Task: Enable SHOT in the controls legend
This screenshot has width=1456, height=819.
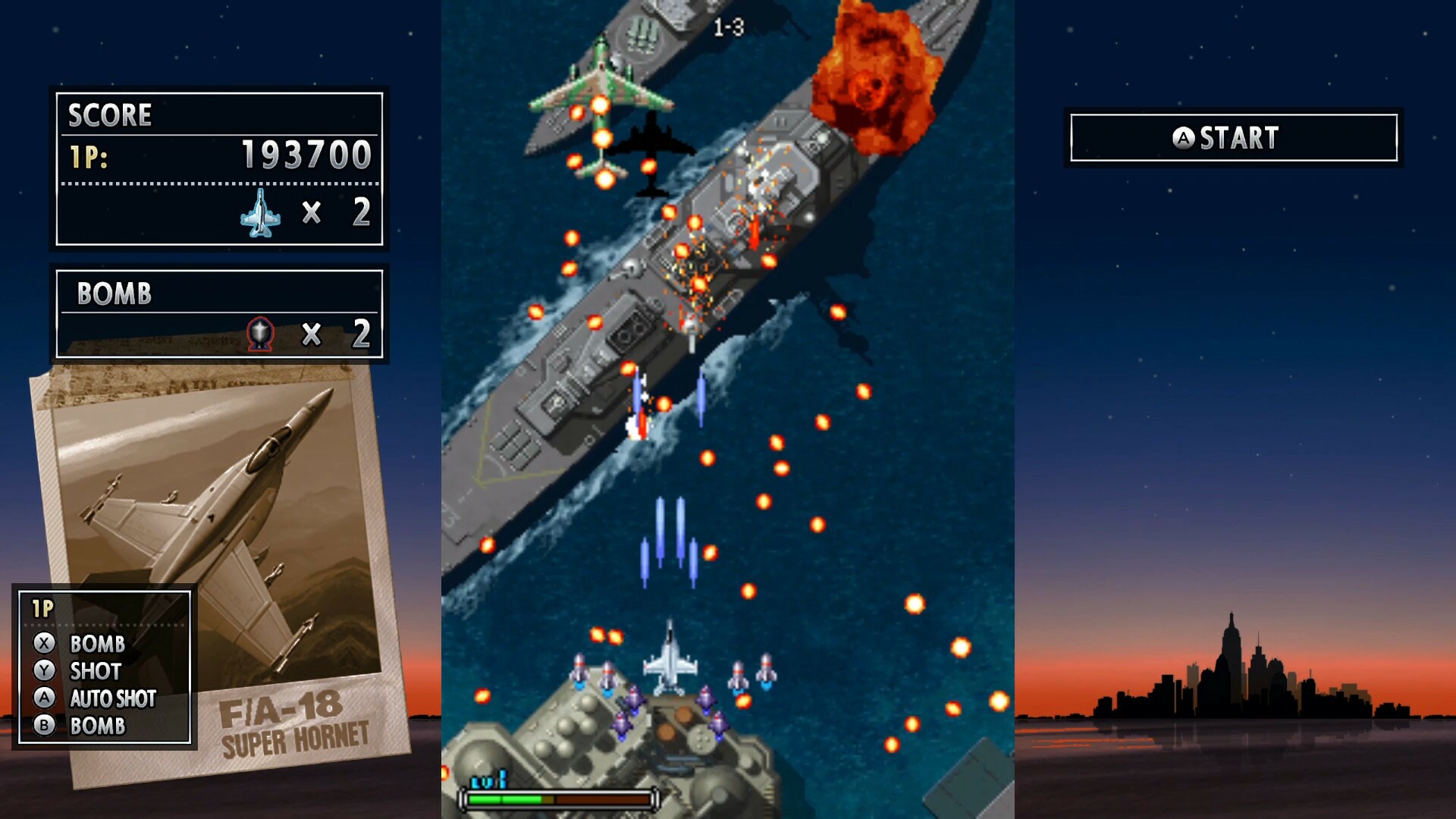Action: [x=96, y=671]
